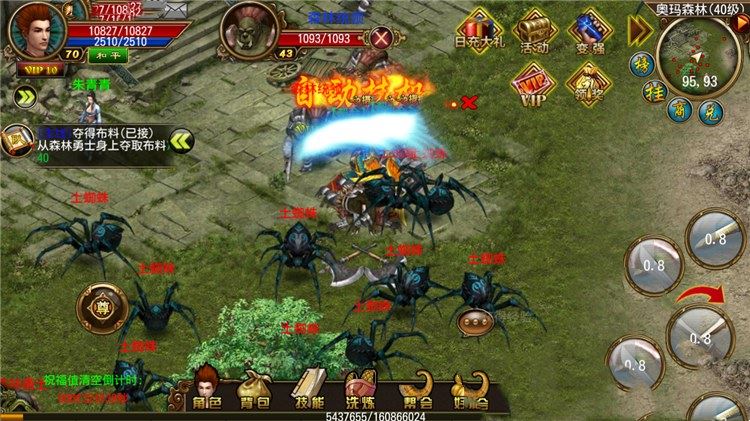Open the 技能 skills menu
750x421 pixels.
pos(309,390)
